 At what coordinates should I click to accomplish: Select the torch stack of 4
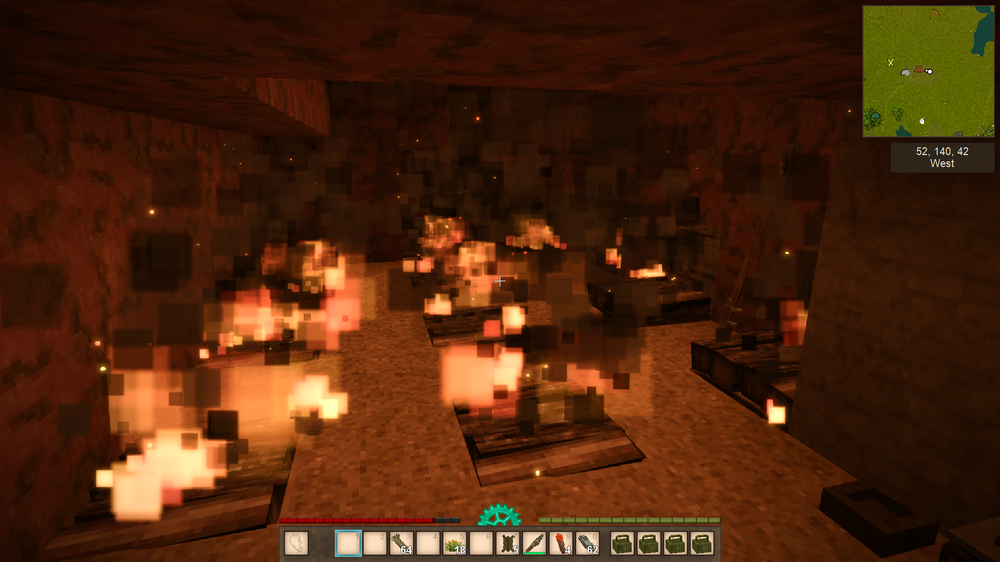[x=561, y=543]
